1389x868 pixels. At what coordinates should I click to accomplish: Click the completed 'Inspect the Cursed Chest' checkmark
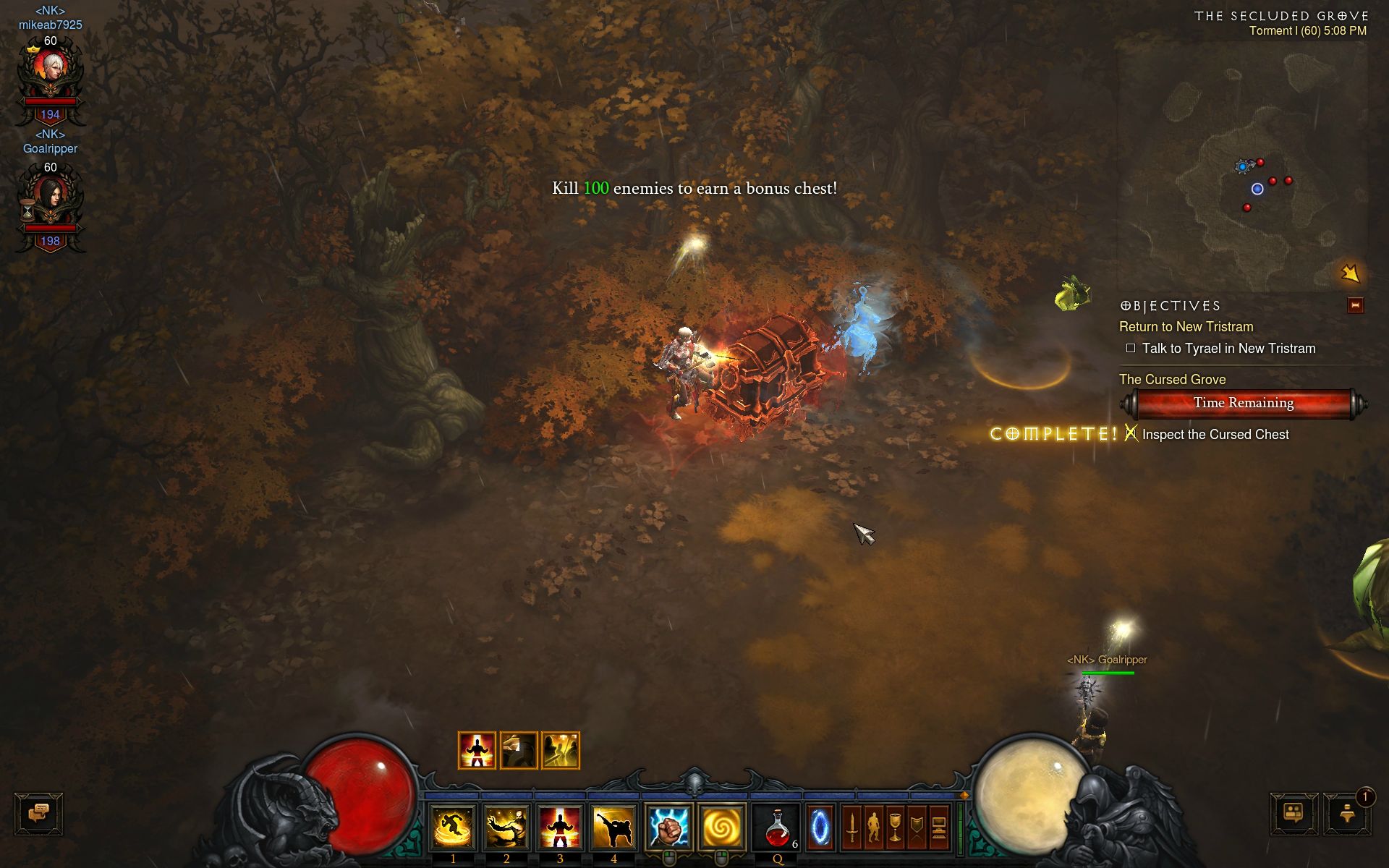[x=1130, y=434]
